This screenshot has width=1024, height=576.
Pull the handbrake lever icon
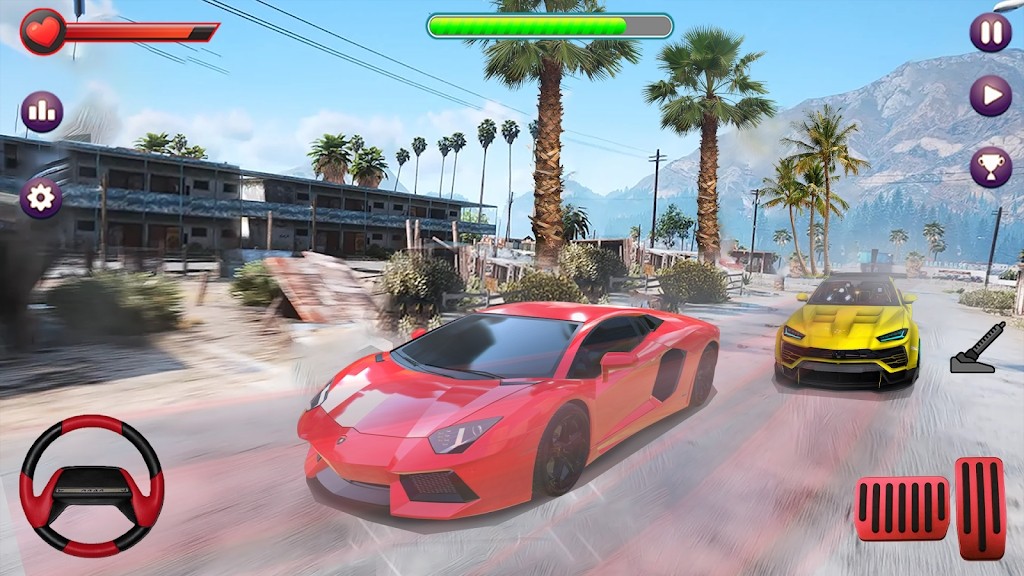(973, 348)
